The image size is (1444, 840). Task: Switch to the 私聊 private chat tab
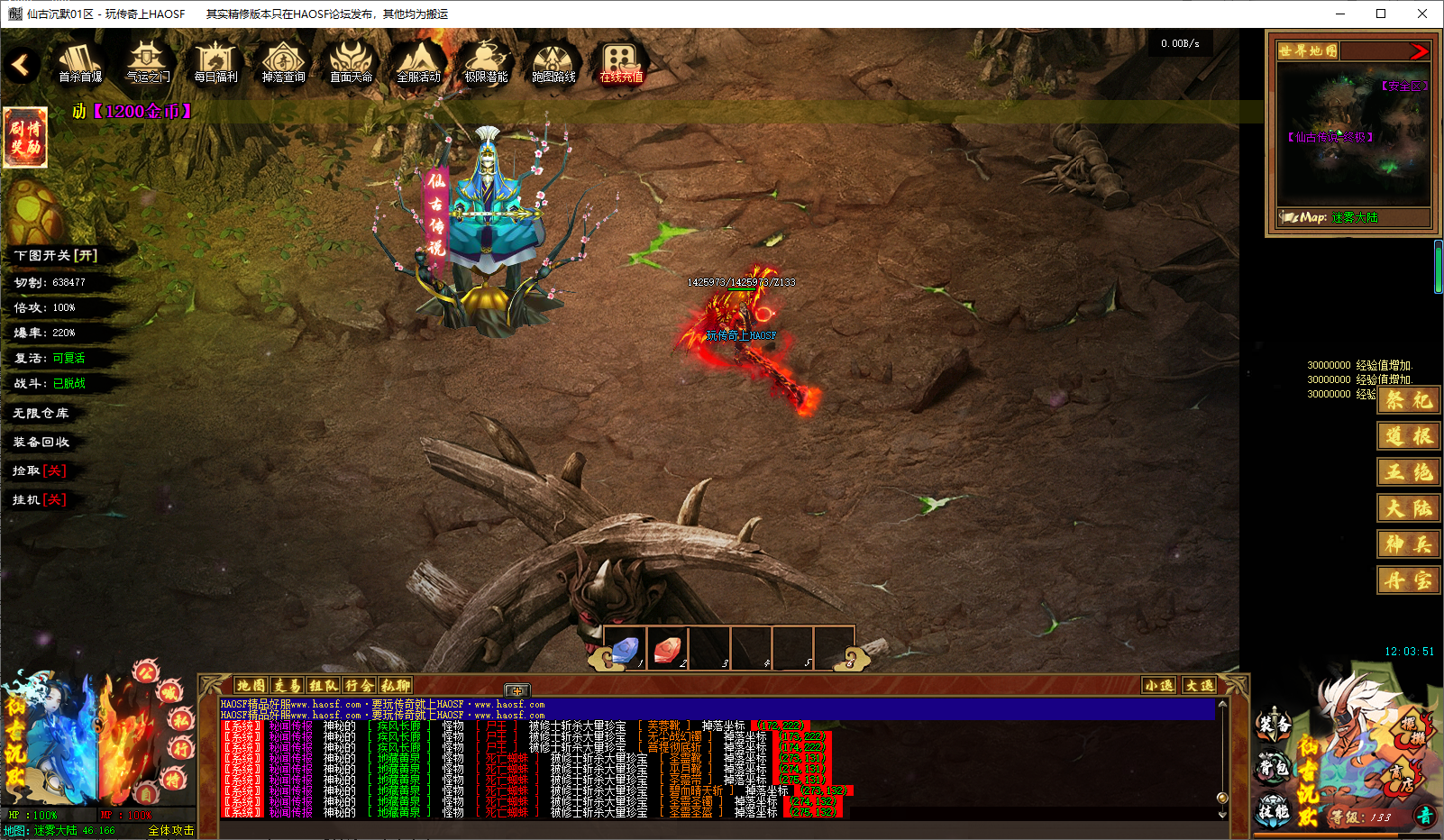click(x=395, y=686)
